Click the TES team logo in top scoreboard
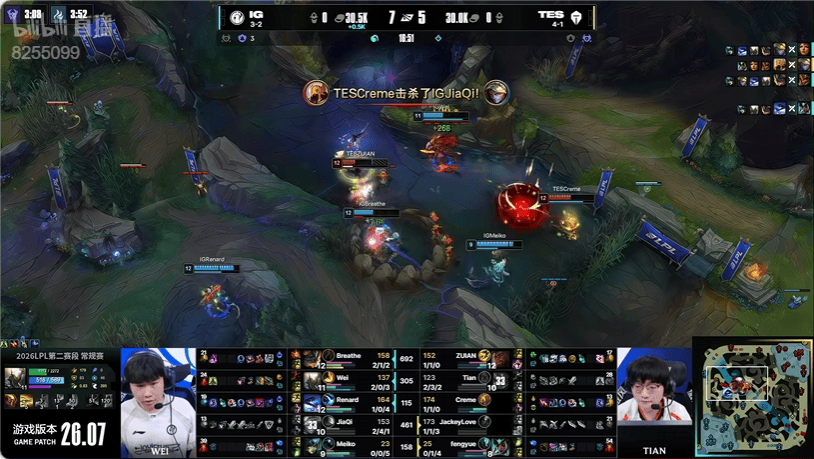Viewport: 814px width, 459px height. click(578, 16)
